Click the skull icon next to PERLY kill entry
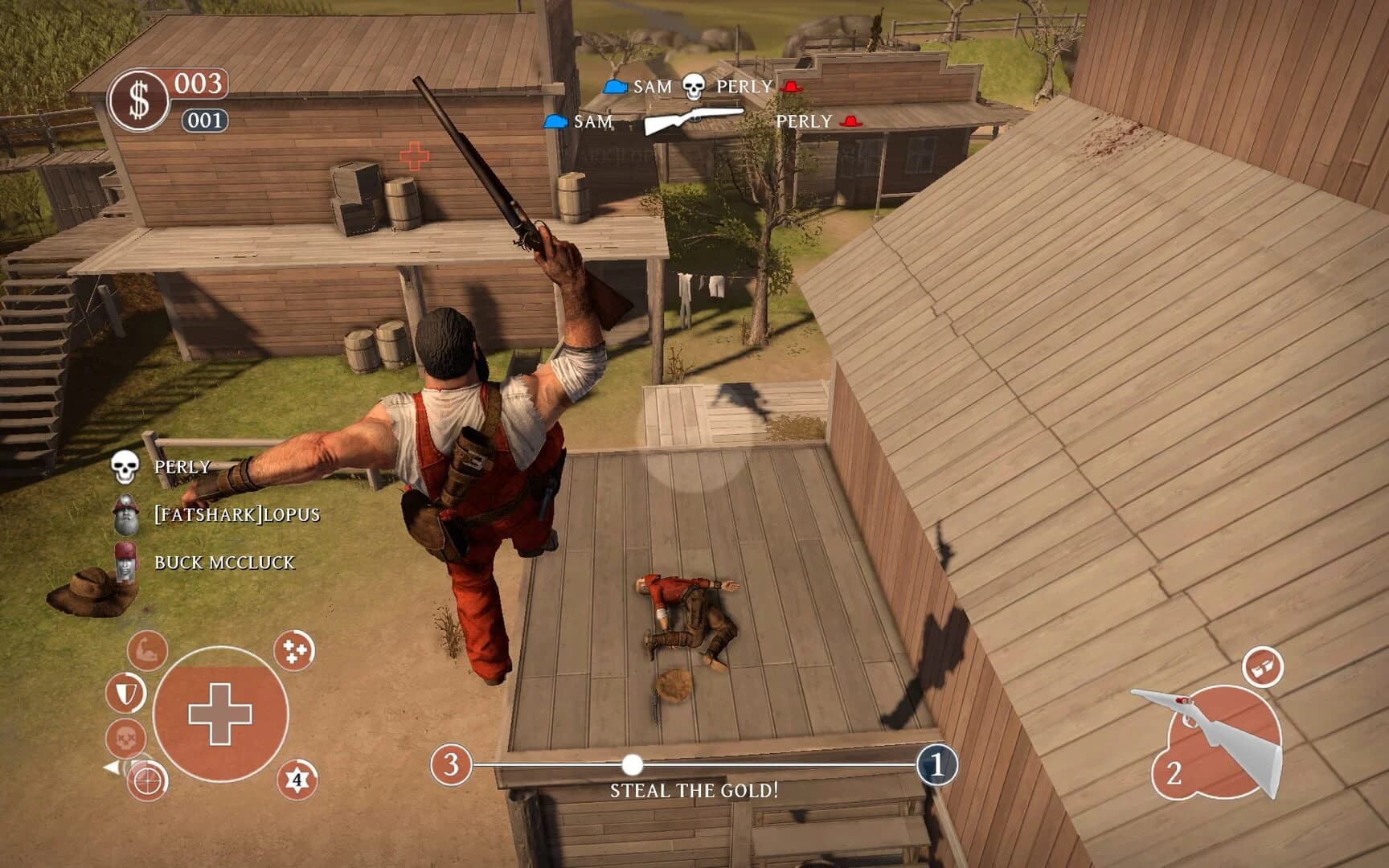1389x868 pixels. point(694,86)
